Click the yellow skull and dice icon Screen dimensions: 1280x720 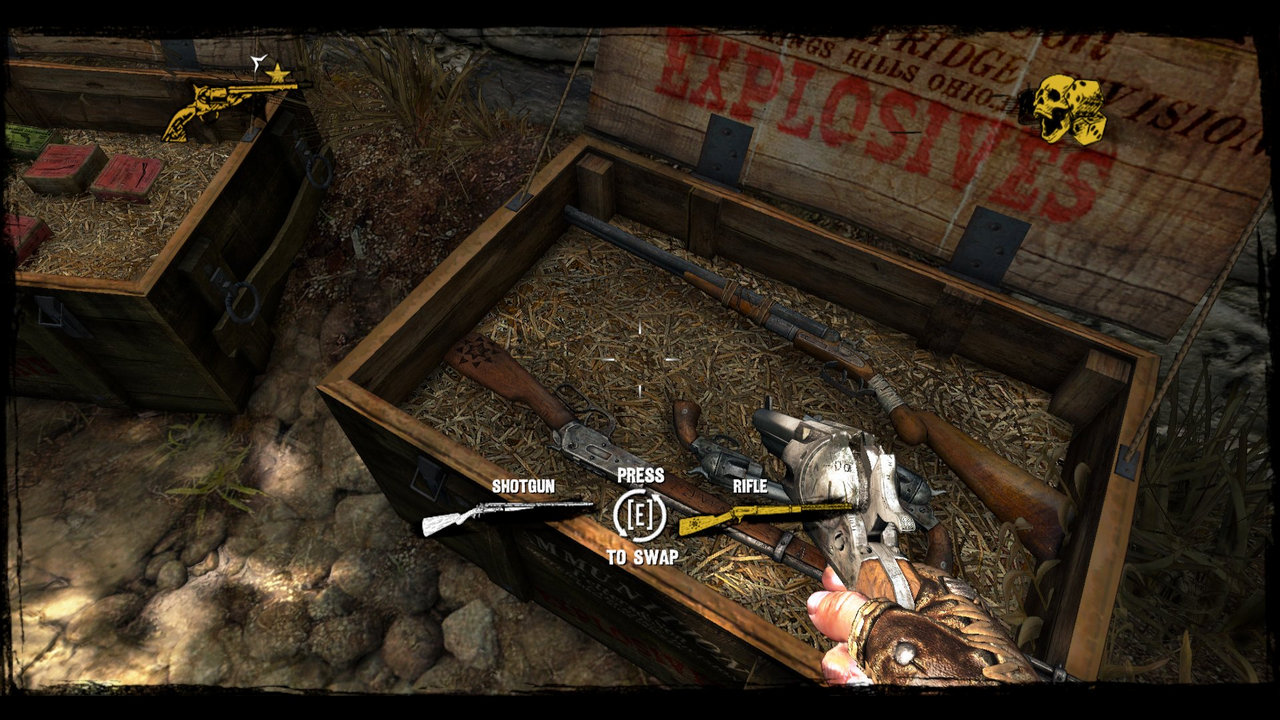pyautogui.click(x=1067, y=110)
